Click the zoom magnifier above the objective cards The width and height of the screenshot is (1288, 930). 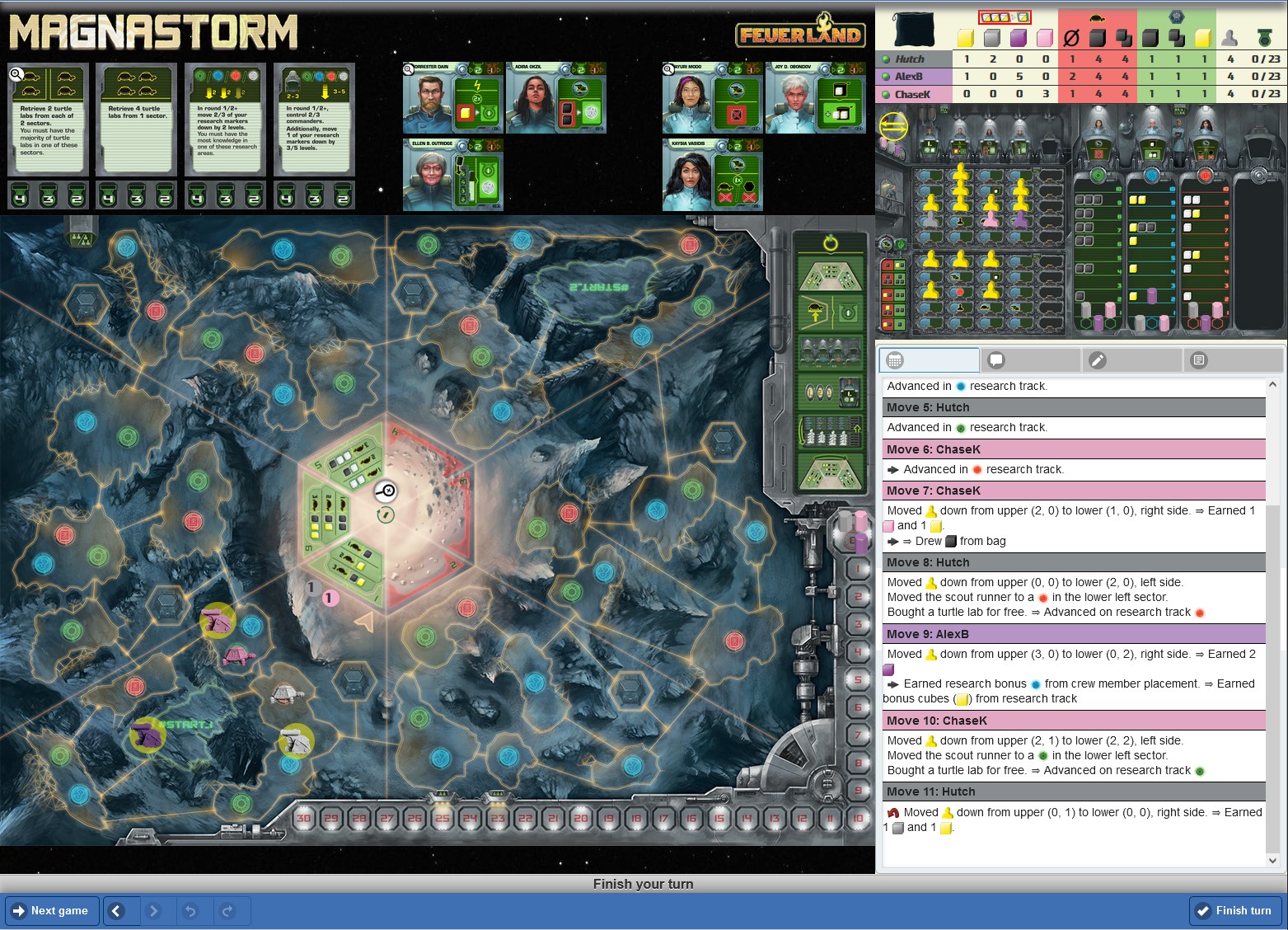[x=16, y=74]
